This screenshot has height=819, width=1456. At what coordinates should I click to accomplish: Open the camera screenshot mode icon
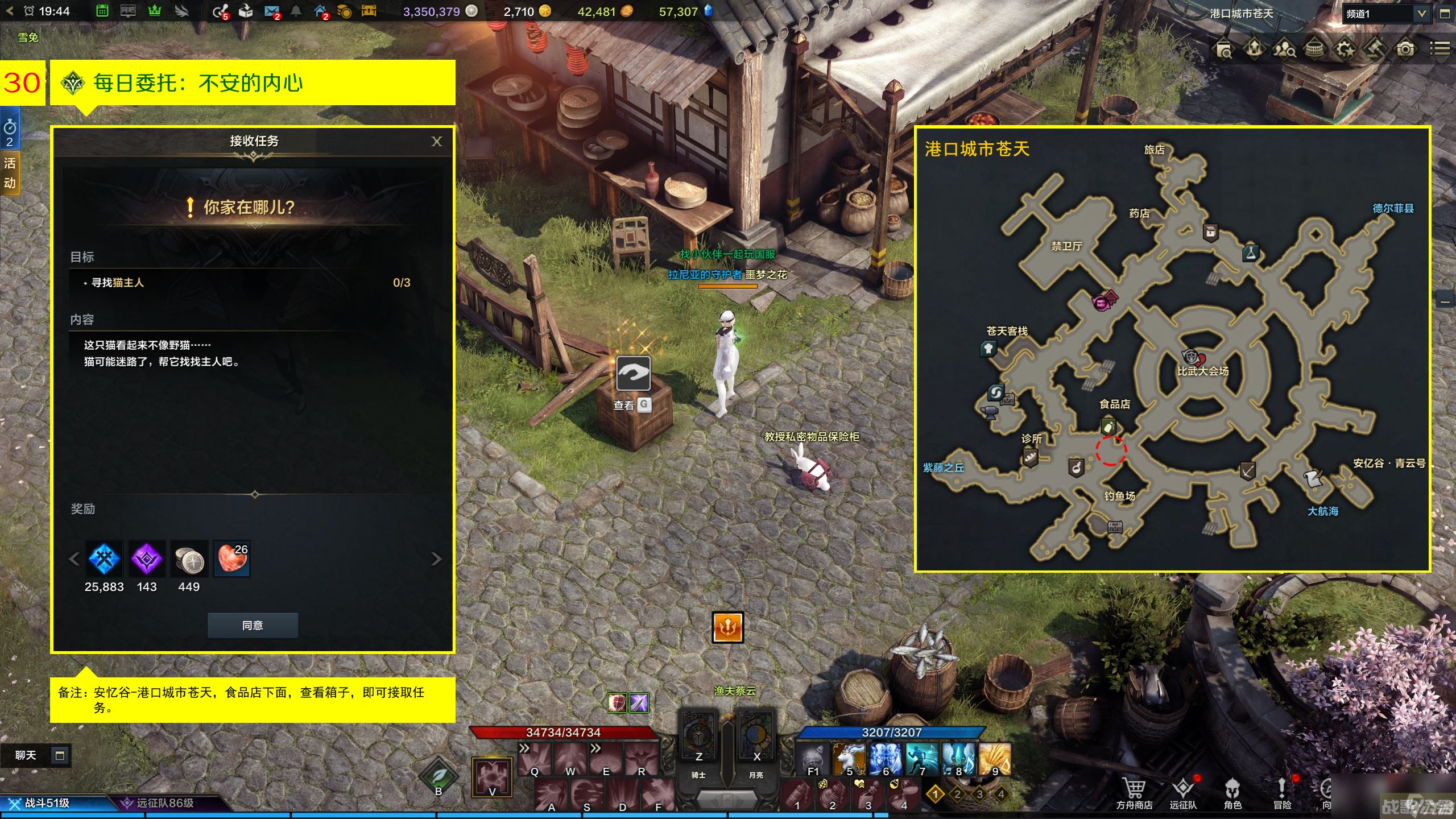tap(1405, 49)
